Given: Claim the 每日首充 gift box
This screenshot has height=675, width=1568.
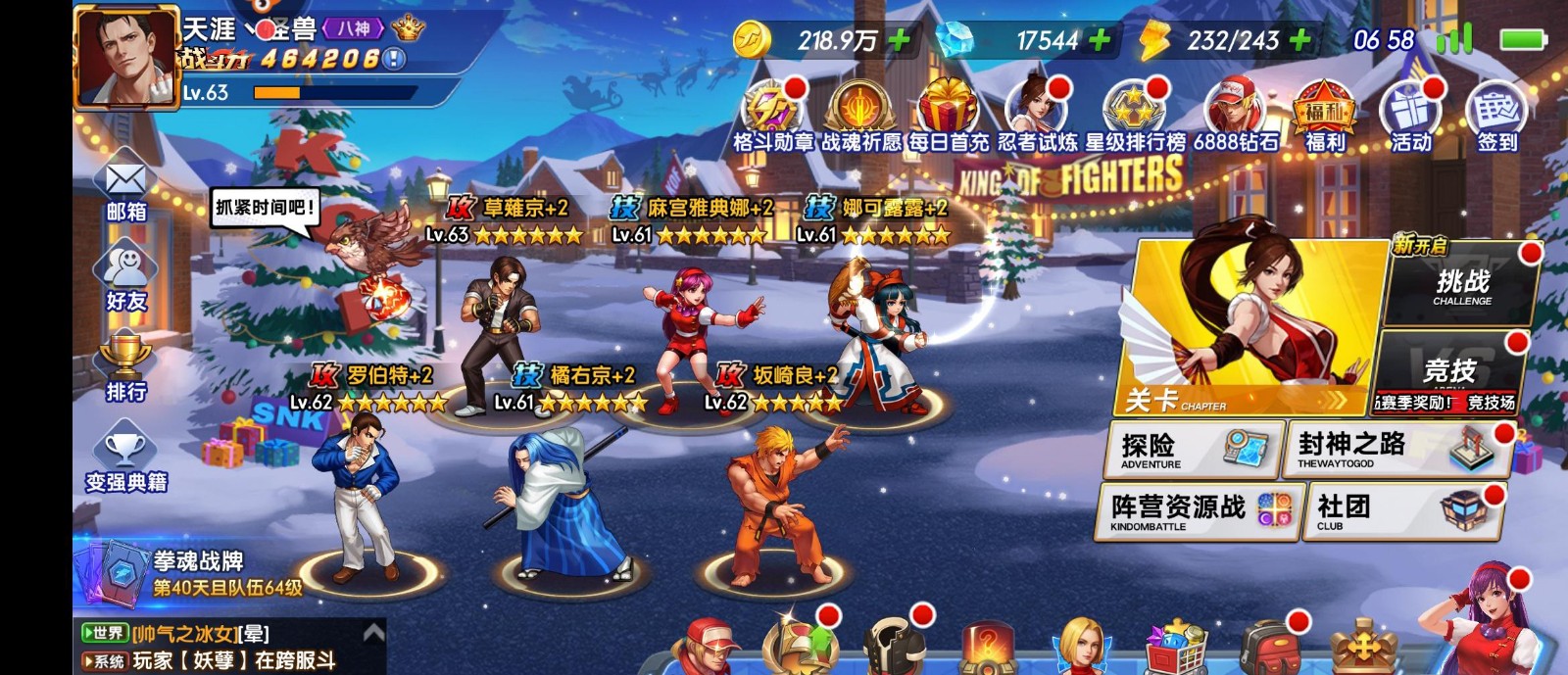Looking at the screenshot, I should [948, 116].
